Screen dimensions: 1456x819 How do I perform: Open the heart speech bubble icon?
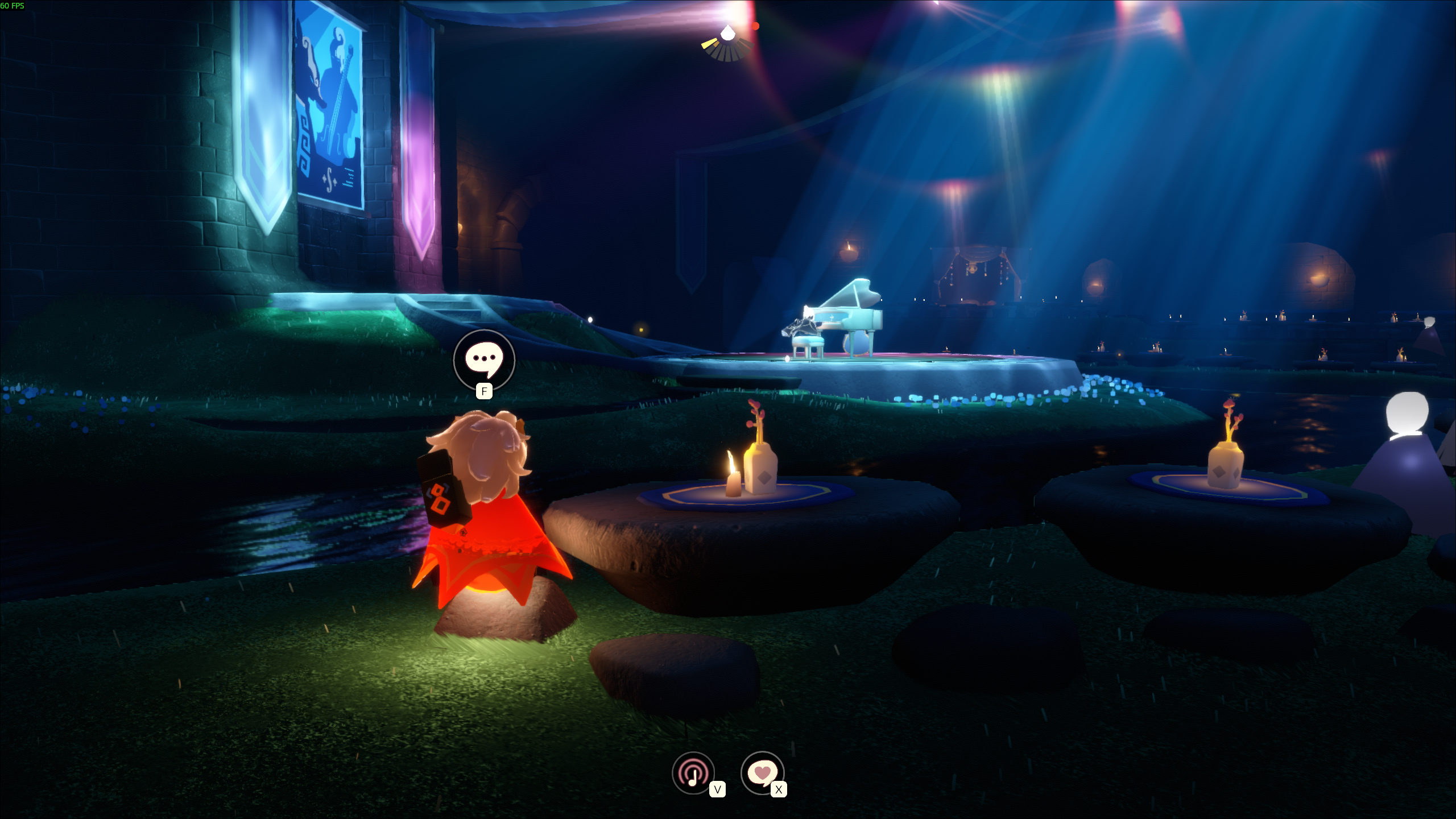coord(762,773)
